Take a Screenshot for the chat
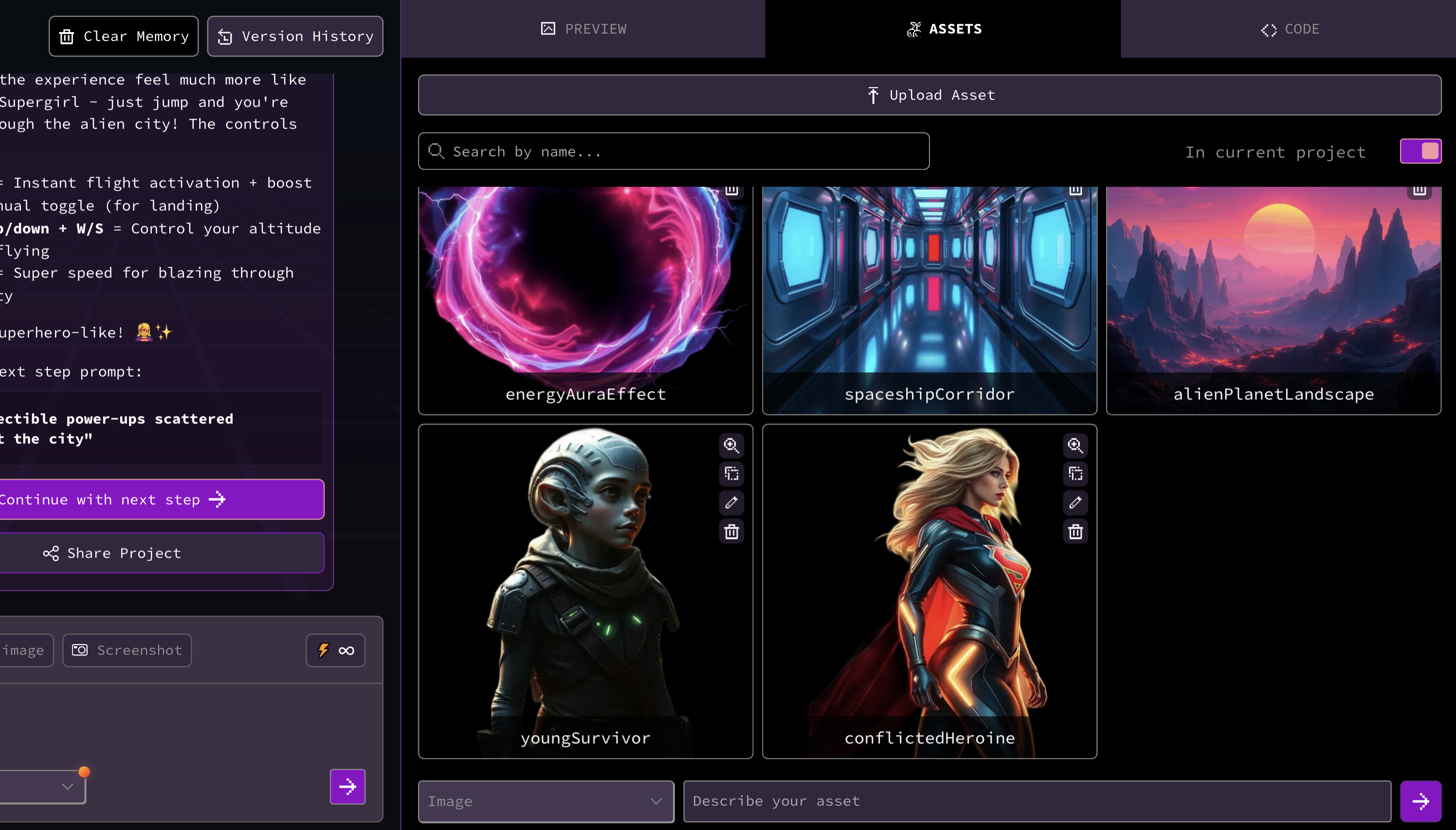Image resolution: width=1456 pixels, height=830 pixels. click(x=127, y=650)
